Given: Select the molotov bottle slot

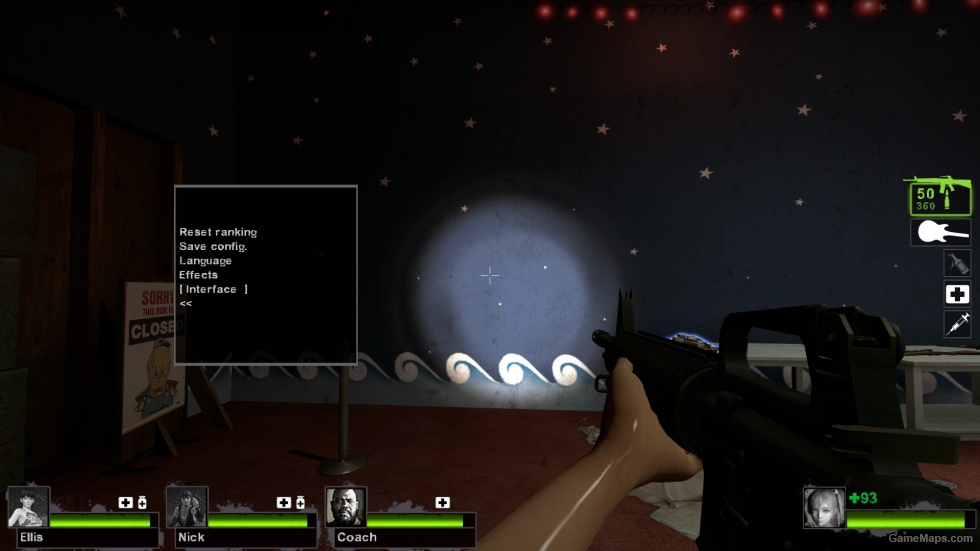Looking at the screenshot, I should (957, 263).
